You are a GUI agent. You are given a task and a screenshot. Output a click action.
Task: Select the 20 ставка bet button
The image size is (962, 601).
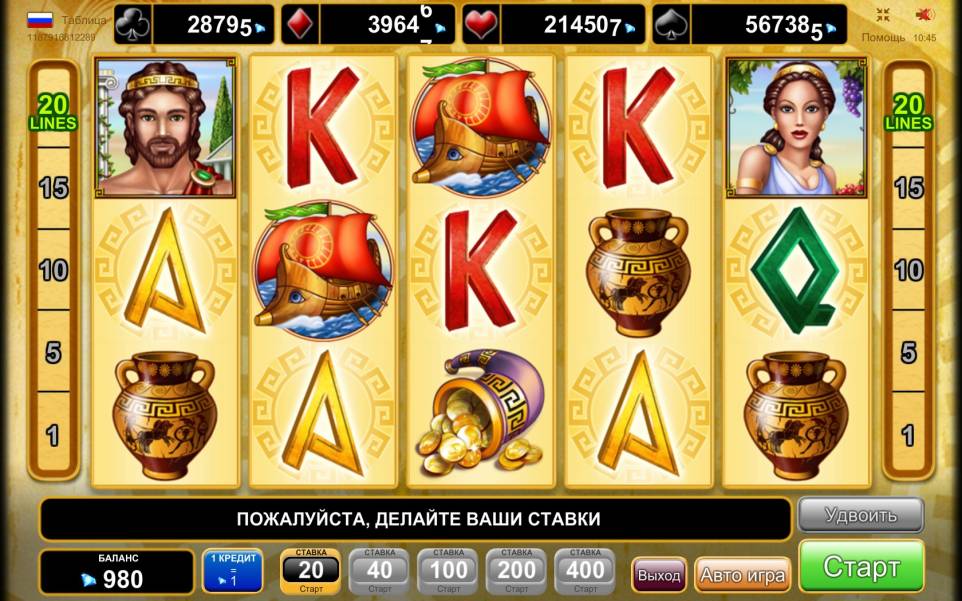coord(311,571)
